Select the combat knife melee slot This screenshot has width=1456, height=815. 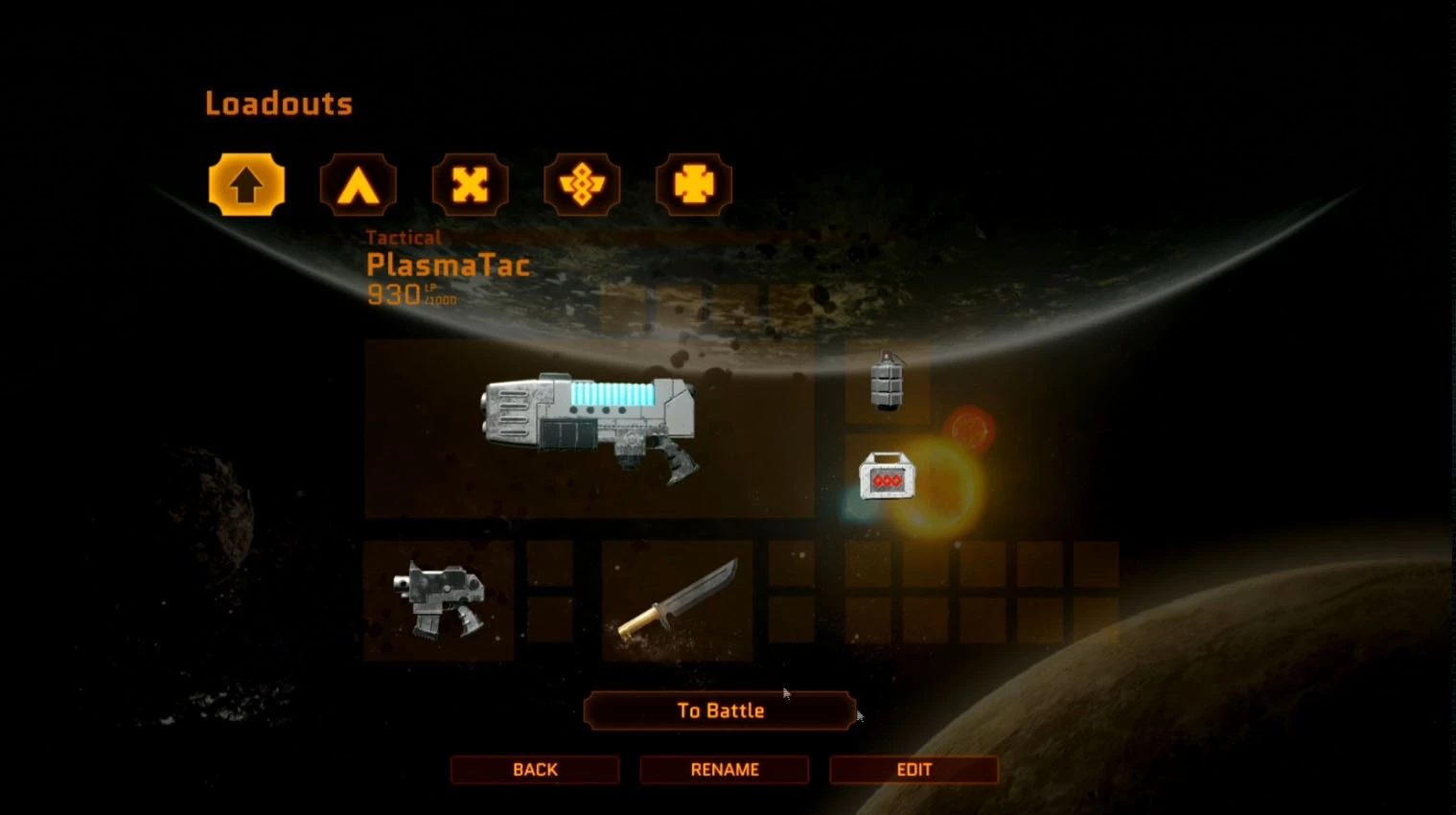tap(678, 601)
